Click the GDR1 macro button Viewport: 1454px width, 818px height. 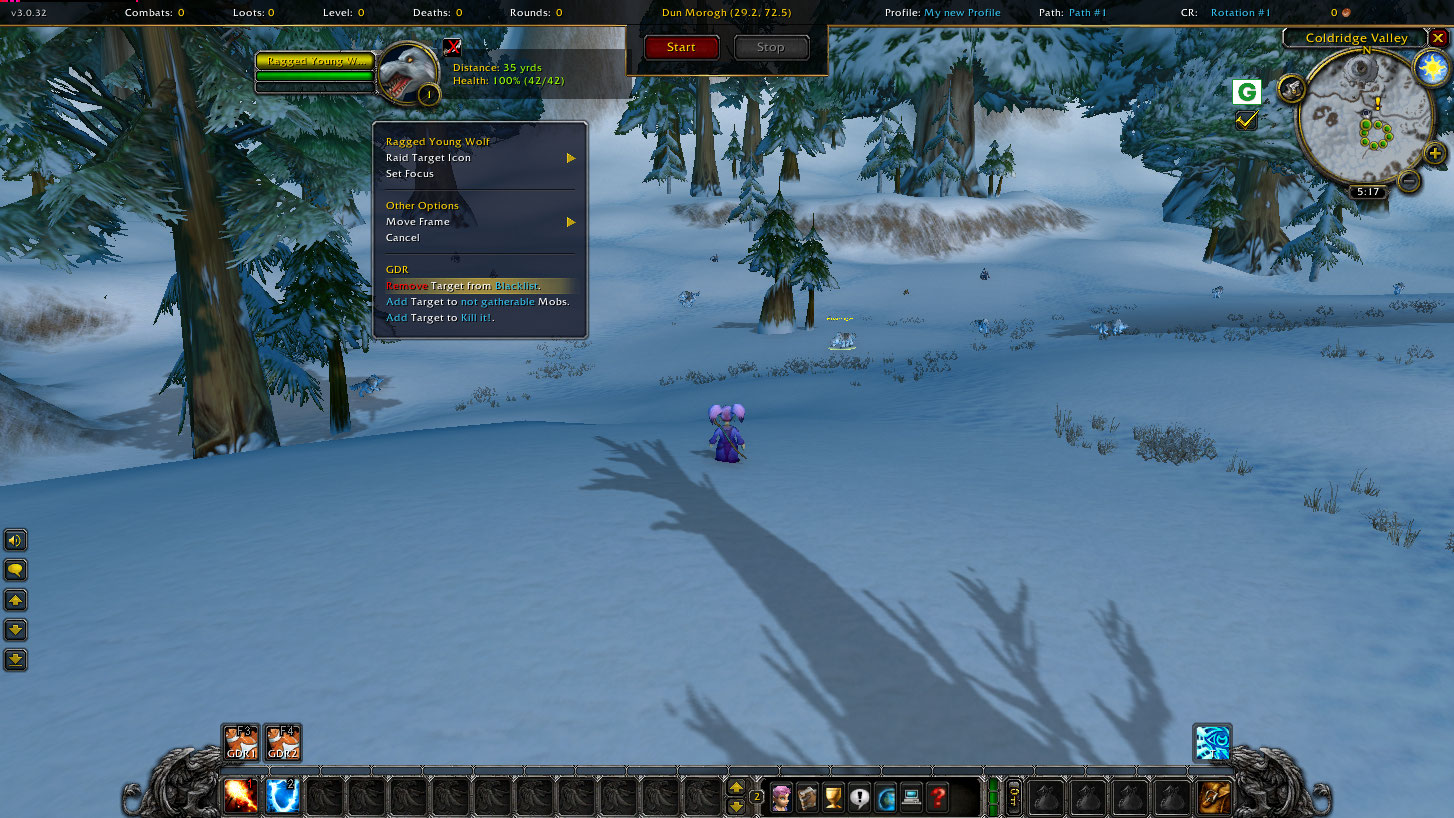pyautogui.click(x=241, y=743)
